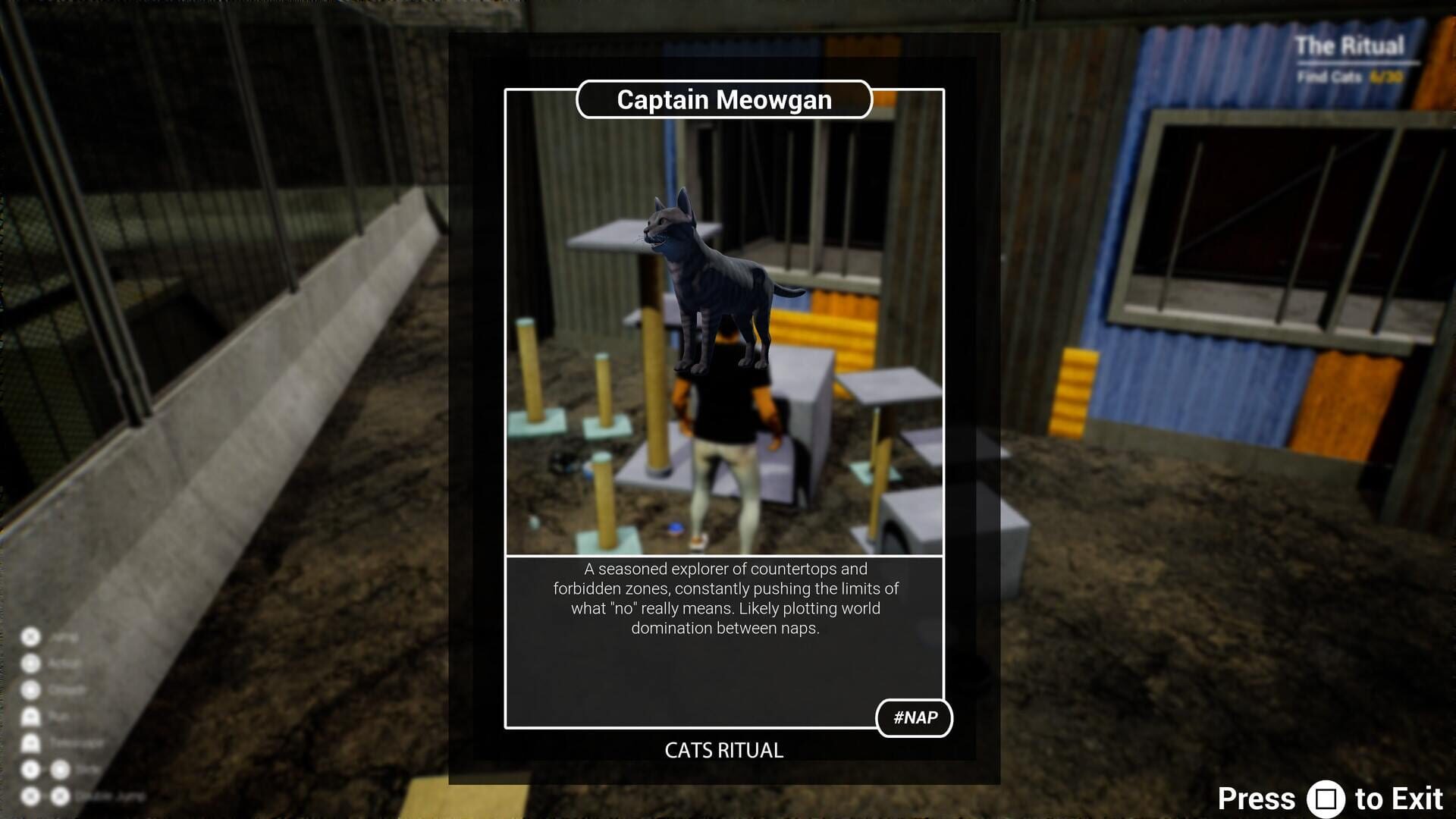Select the Telescope control icon
The height and width of the screenshot is (819, 1456).
[x=30, y=742]
